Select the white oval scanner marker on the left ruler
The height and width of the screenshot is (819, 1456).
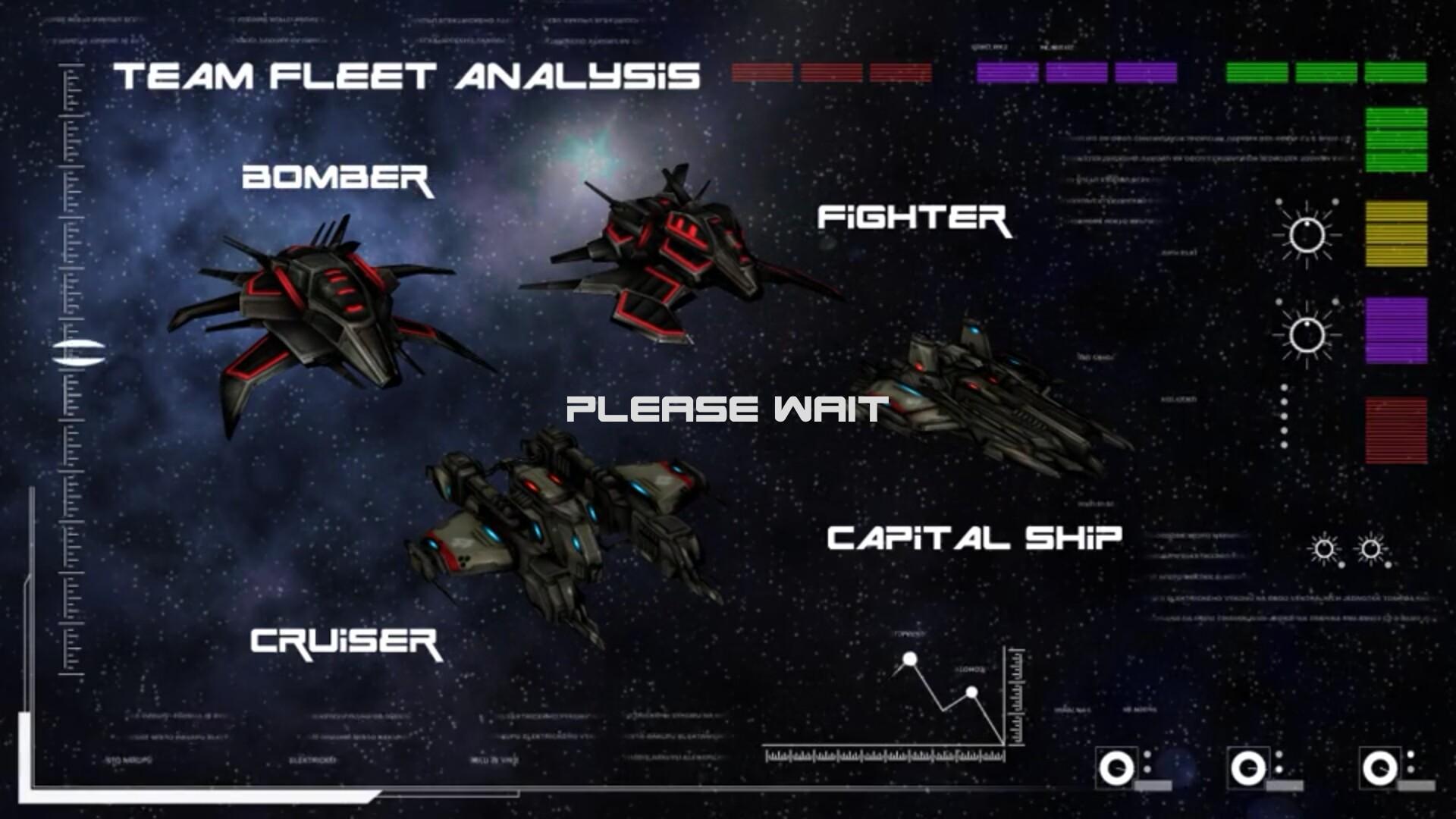81,350
